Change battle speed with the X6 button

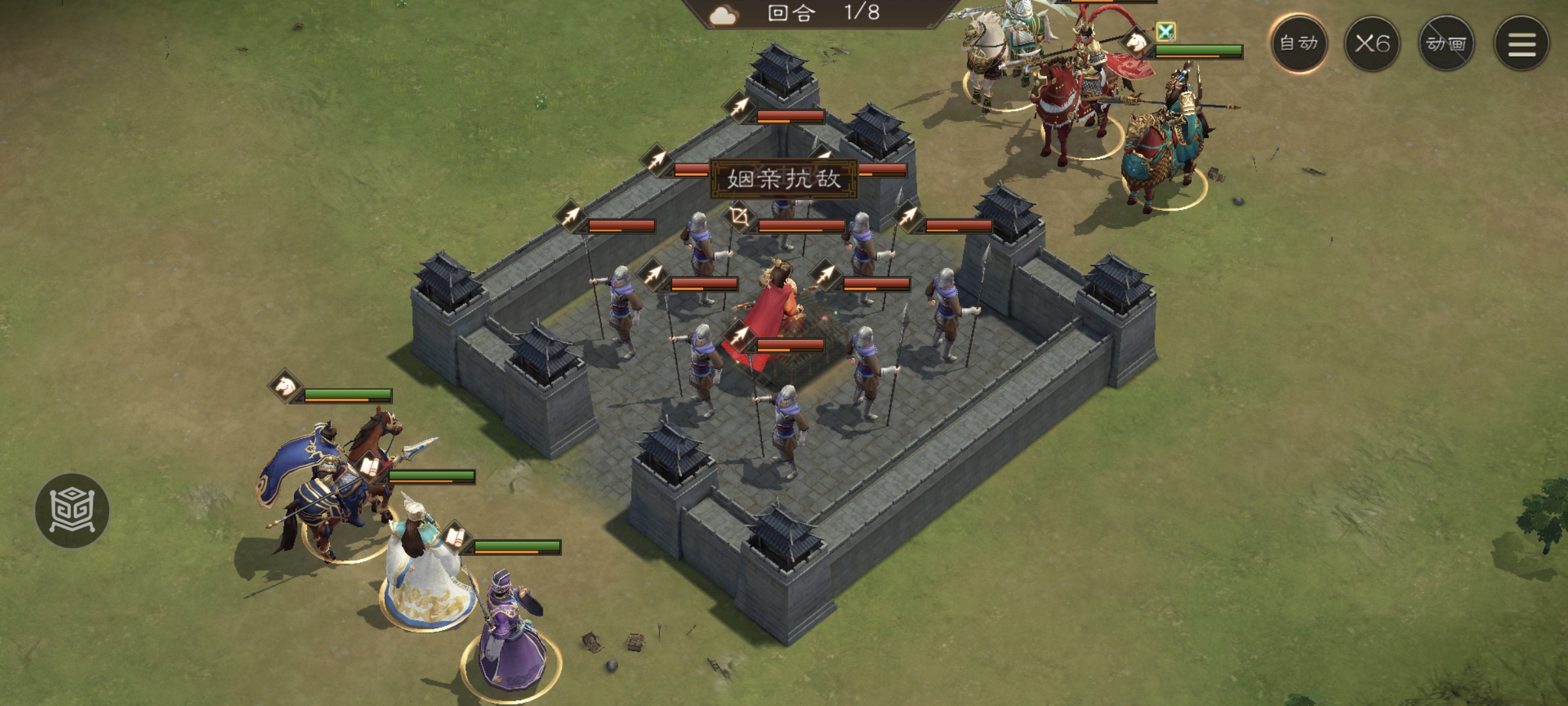1372,44
